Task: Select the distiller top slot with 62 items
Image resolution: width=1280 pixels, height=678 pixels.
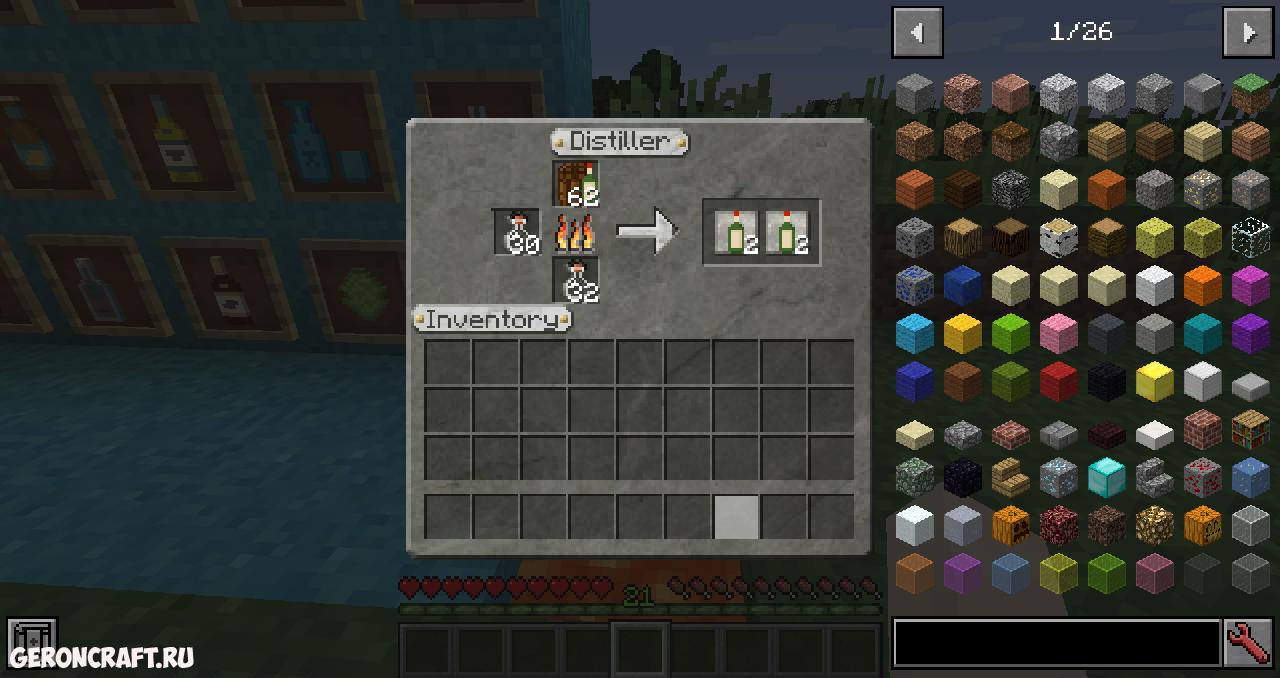Action: [x=576, y=183]
